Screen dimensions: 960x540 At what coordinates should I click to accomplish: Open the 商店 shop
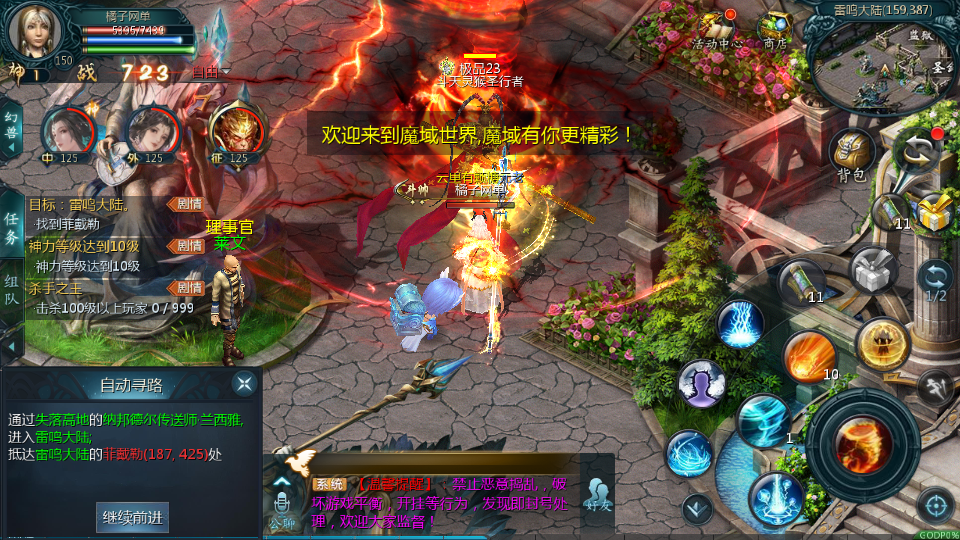774,29
